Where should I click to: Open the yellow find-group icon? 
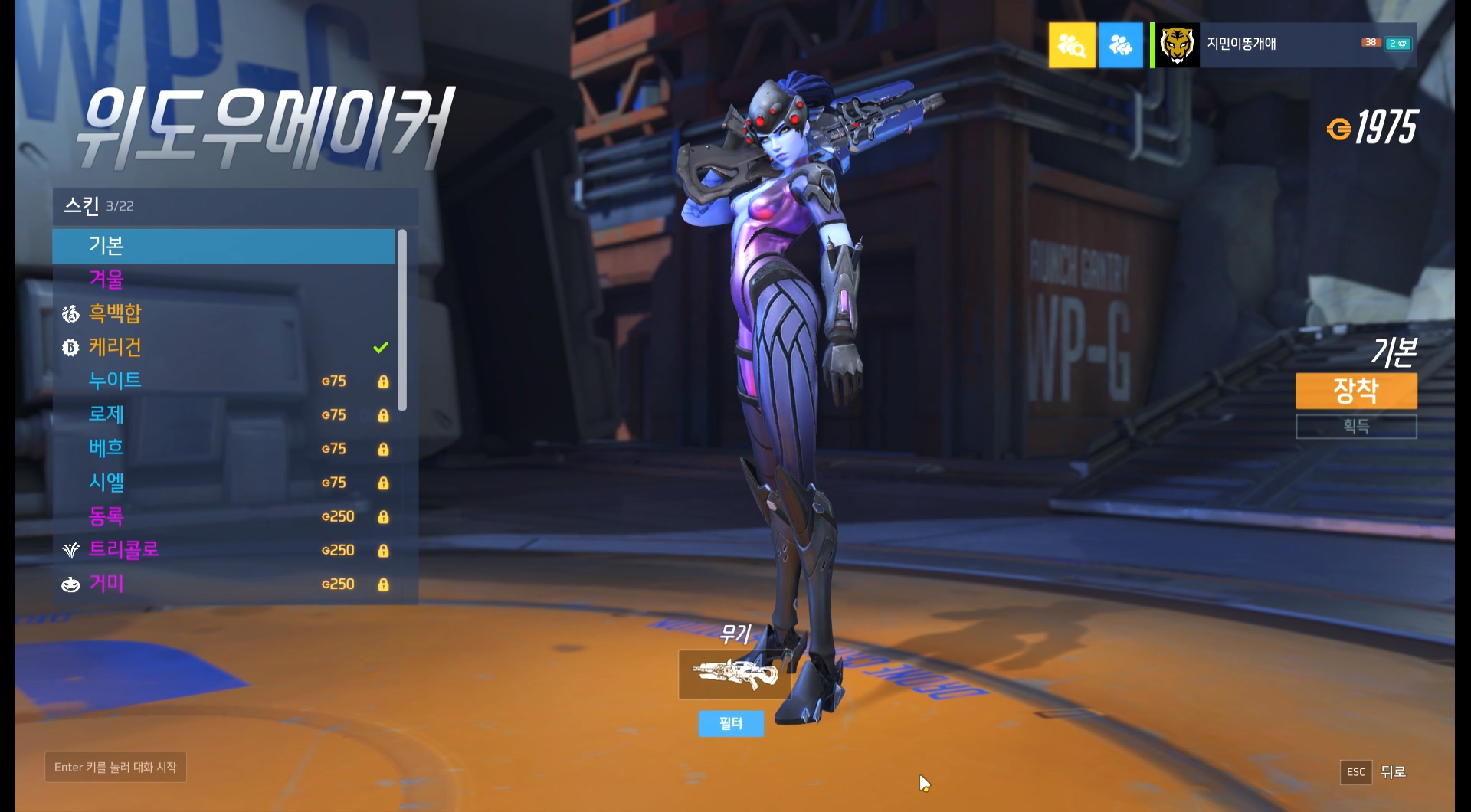click(x=1071, y=45)
